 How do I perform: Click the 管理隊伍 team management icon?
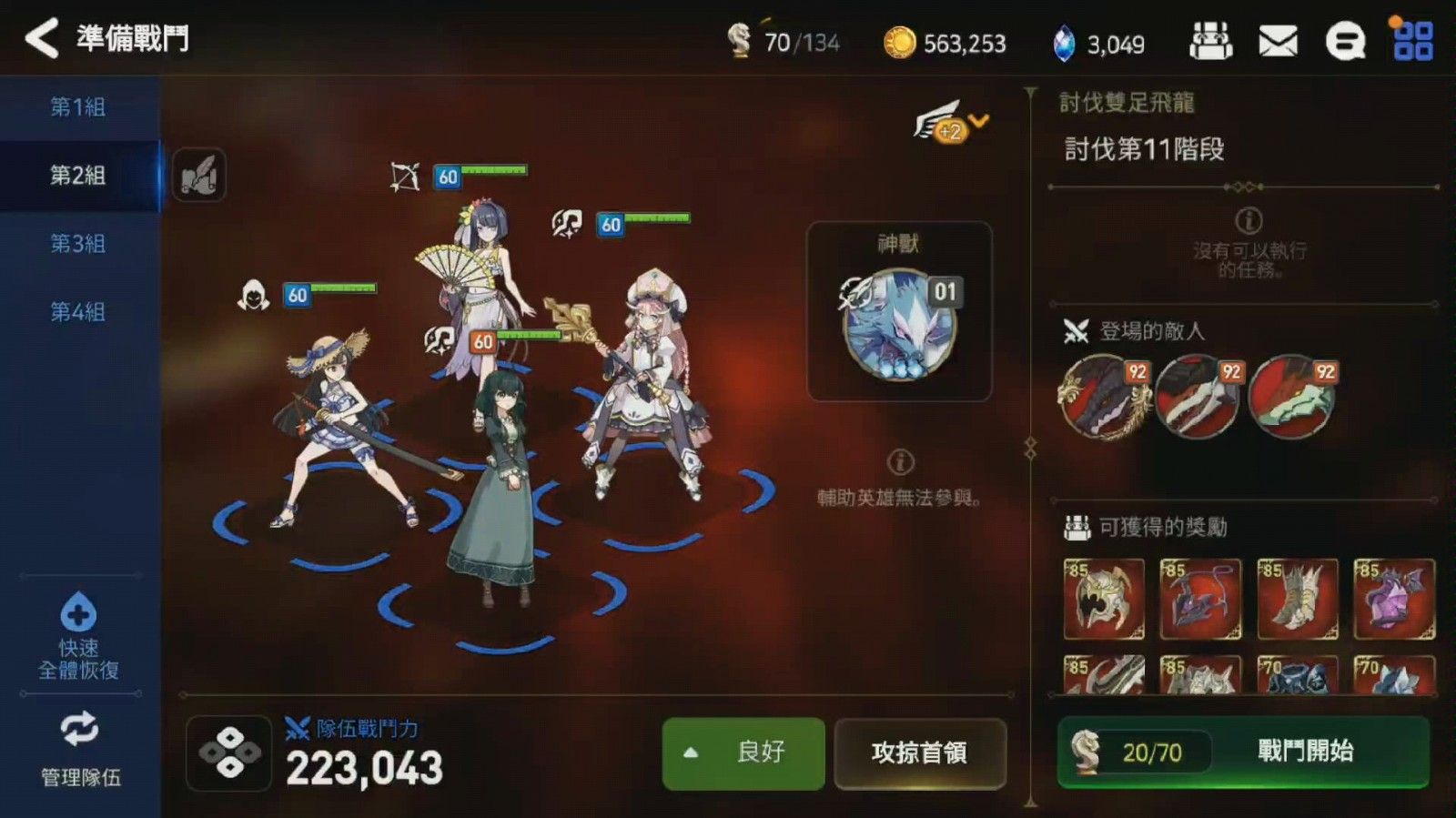point(80,728)
